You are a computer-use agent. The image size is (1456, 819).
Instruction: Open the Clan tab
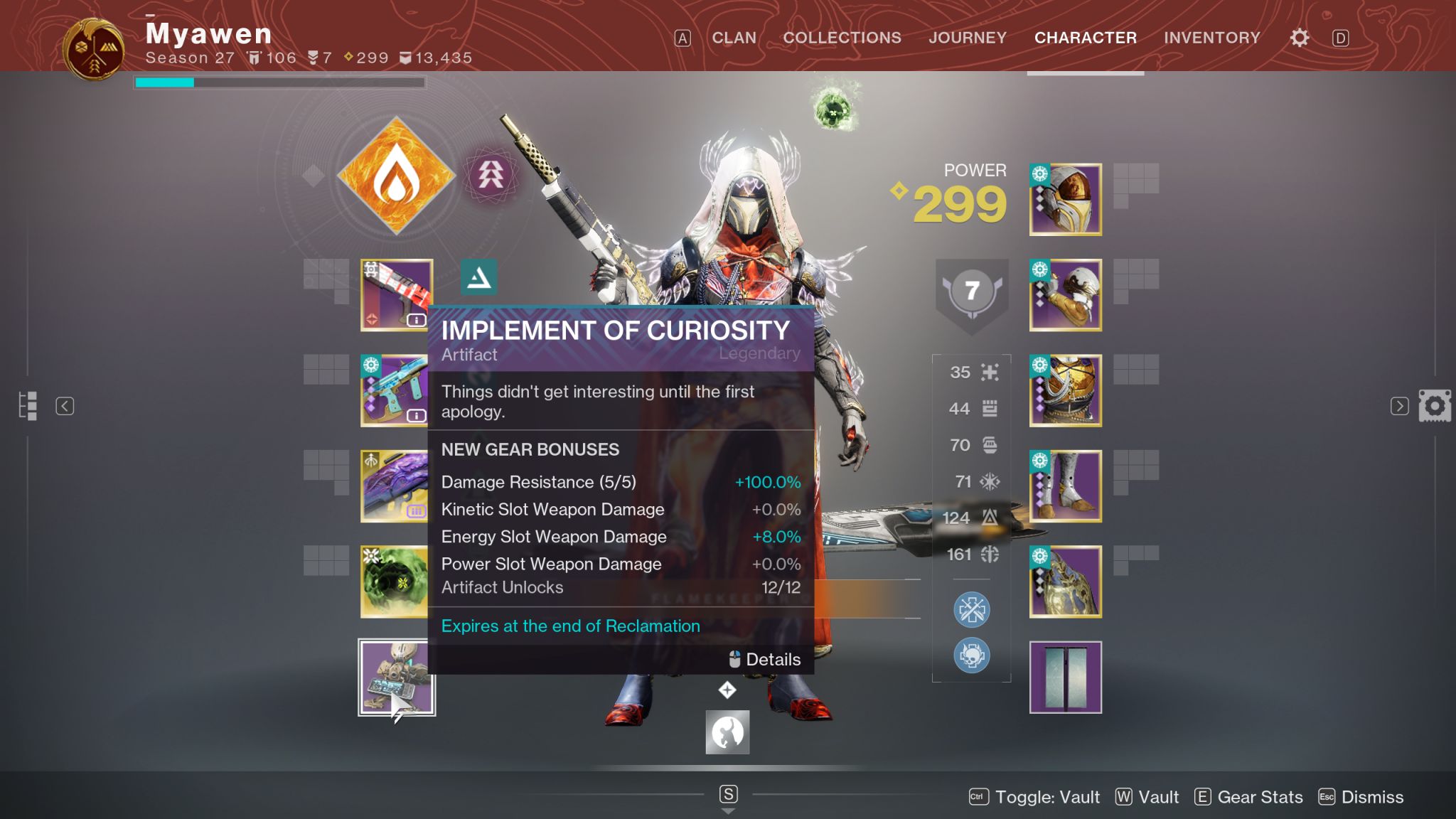(734, 38)
